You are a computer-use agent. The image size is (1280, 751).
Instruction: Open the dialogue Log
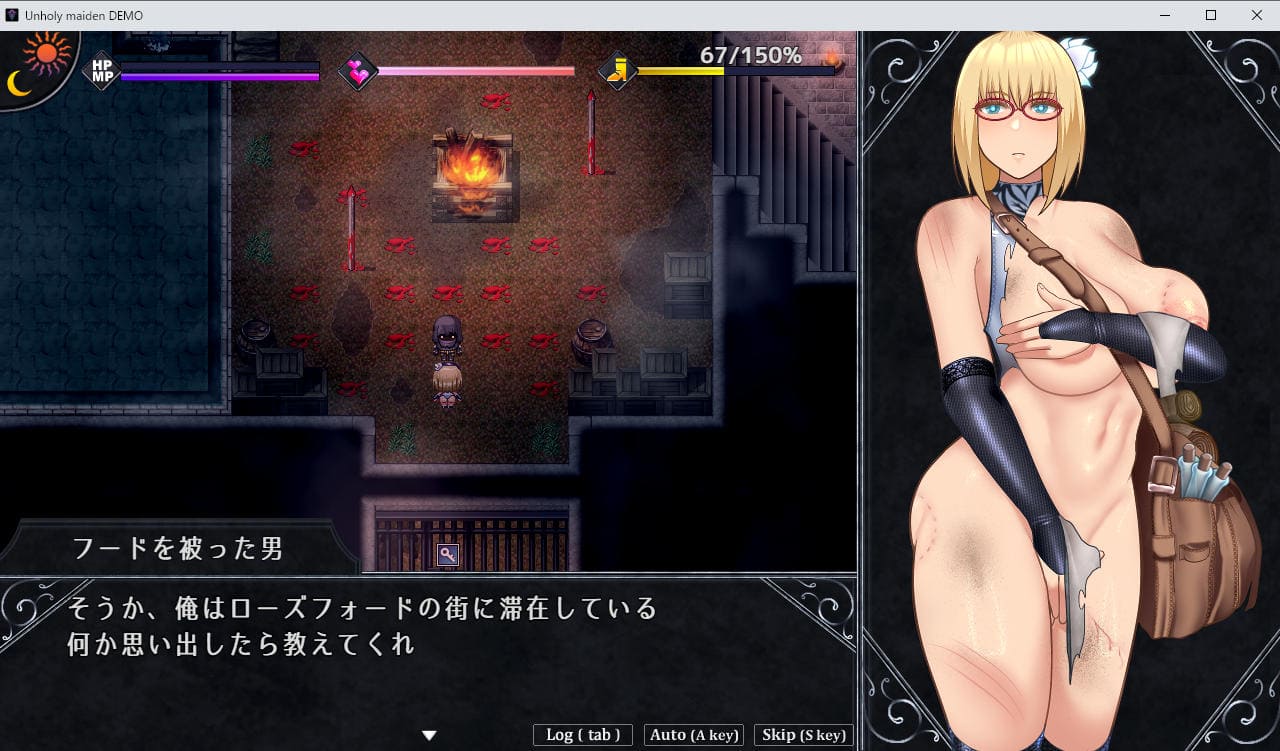point(582,735)
